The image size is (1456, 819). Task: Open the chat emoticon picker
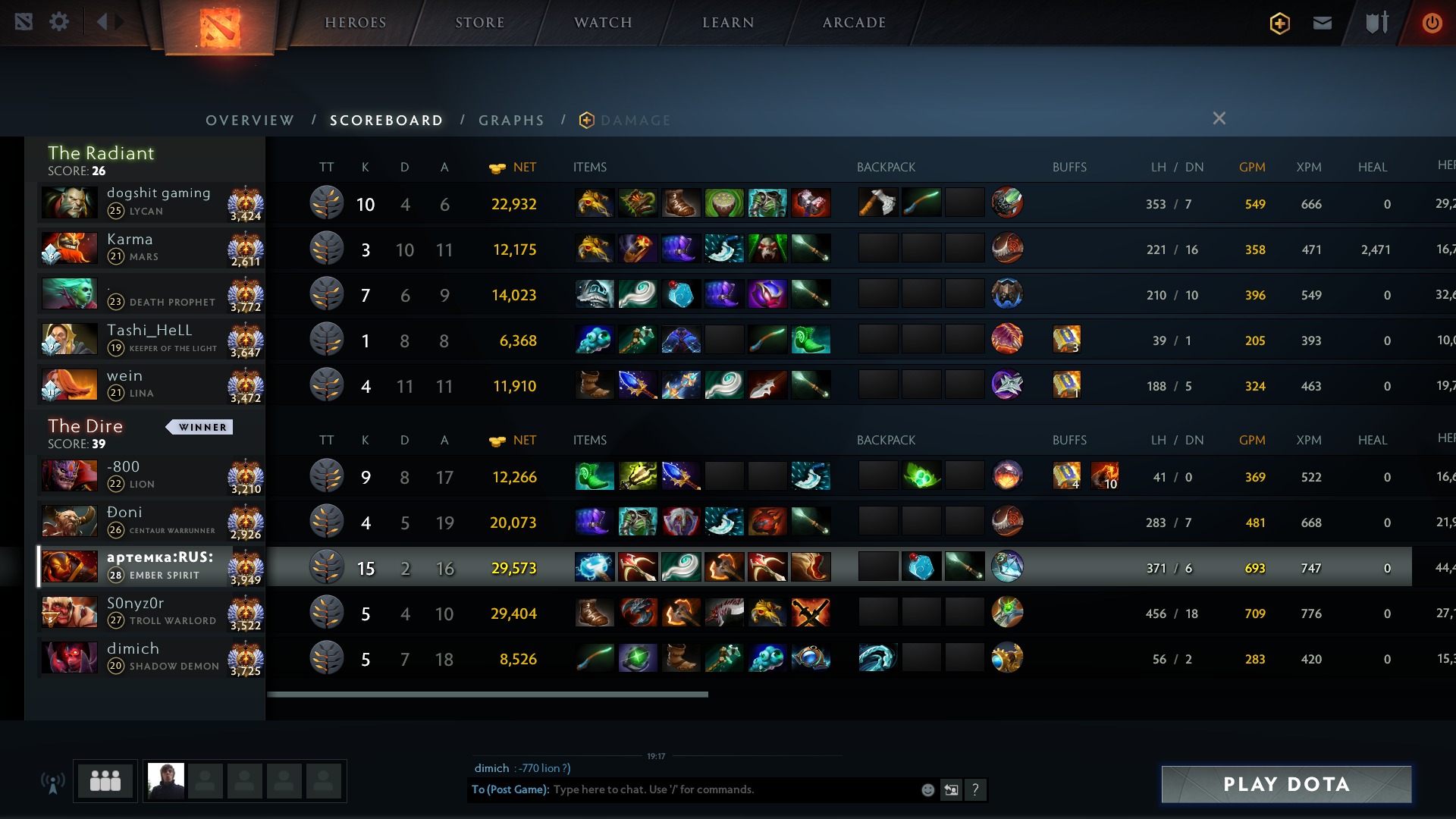click(x=927, y=790)
